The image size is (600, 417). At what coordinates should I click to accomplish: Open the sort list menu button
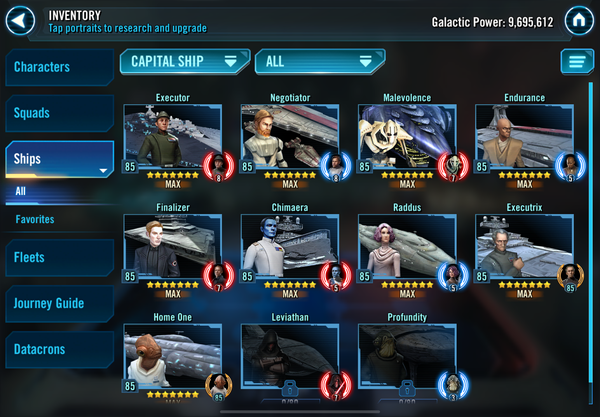click(x=576, y=62)
